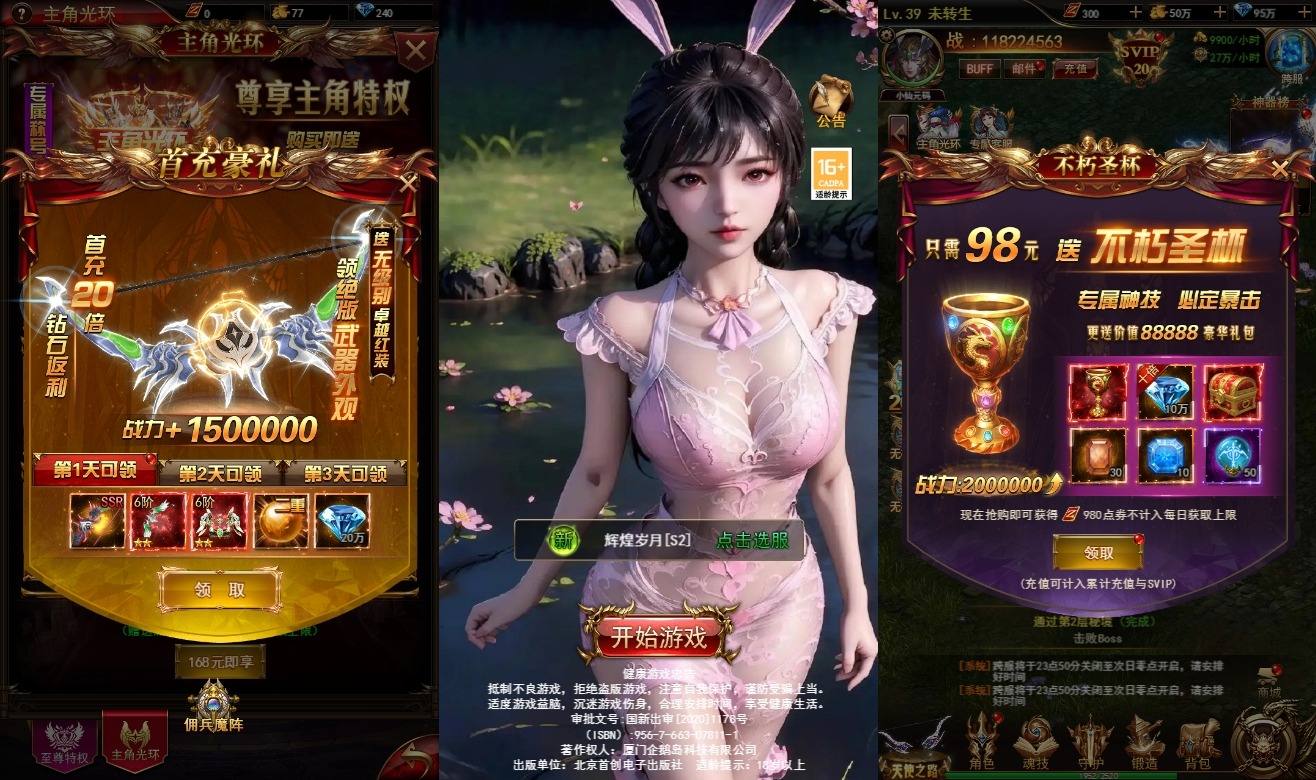Open the 邮件 mail icon with red dot
1316x780 pixels.
1024,67
